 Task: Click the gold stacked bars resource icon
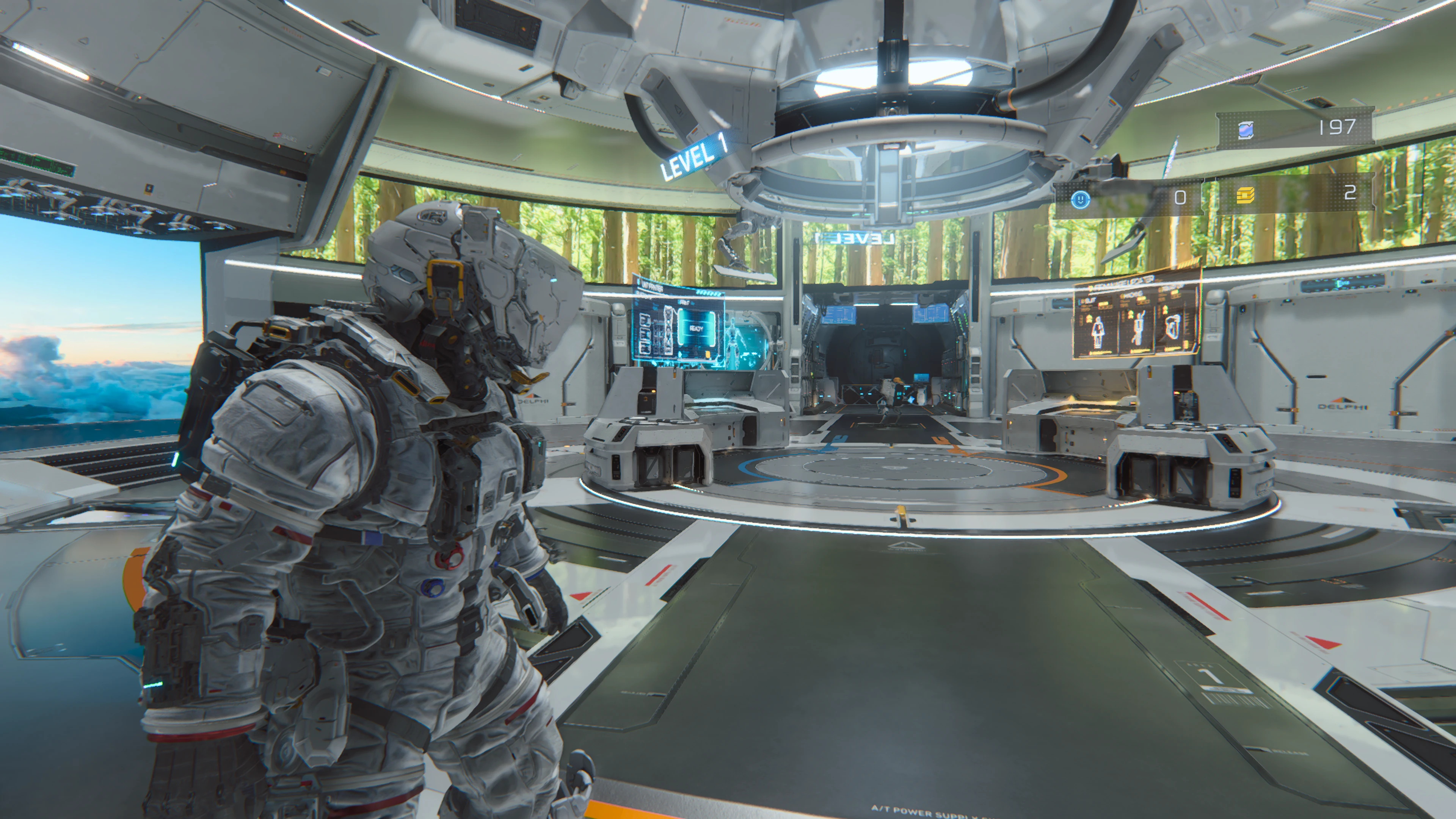click(x=1244, y=195)
